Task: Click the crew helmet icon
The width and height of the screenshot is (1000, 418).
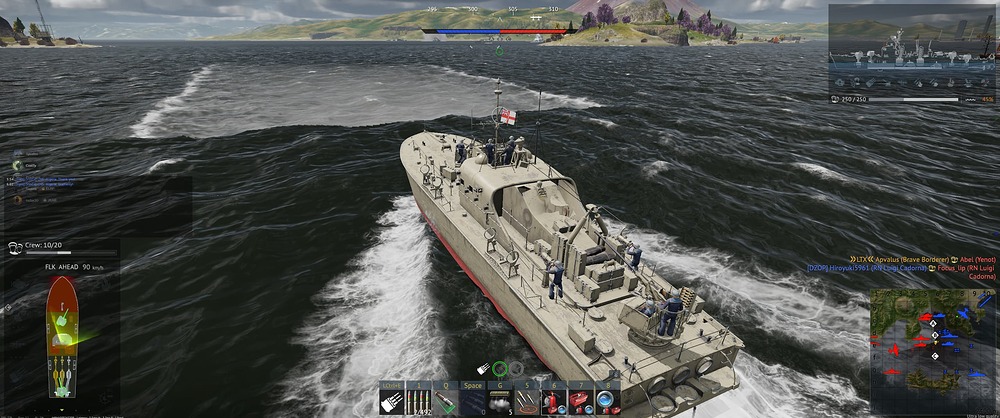Action: [x=15, y=243]
